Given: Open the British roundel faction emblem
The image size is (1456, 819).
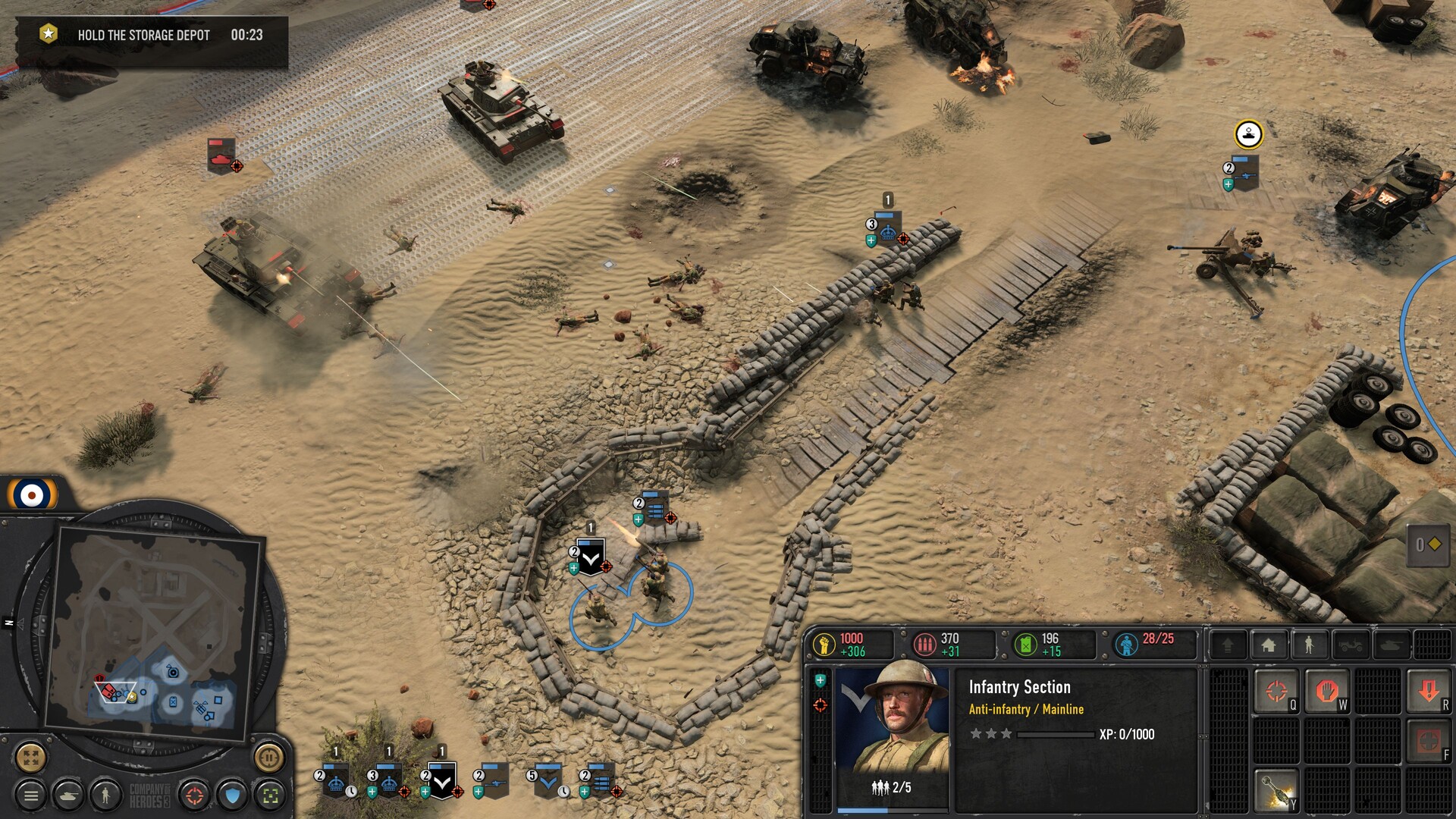Looking at the screenshot, I should pos(32,496).
